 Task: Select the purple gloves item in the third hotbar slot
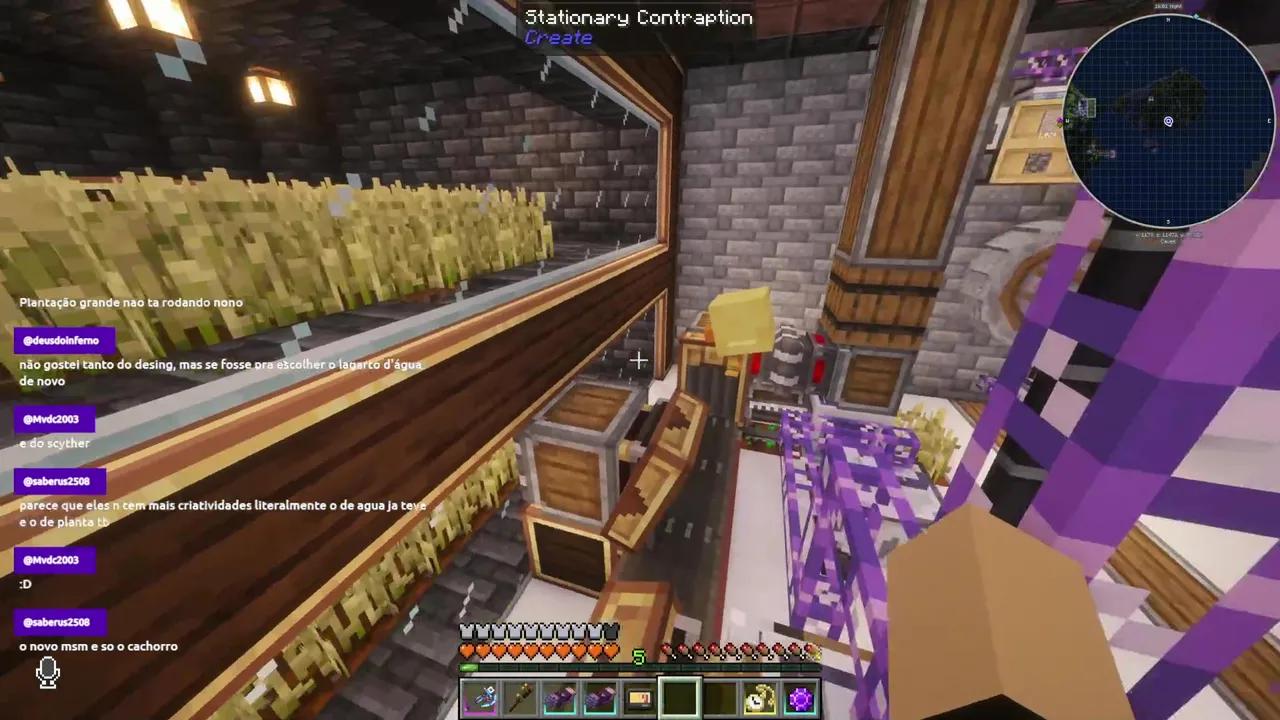coord(560,698)
